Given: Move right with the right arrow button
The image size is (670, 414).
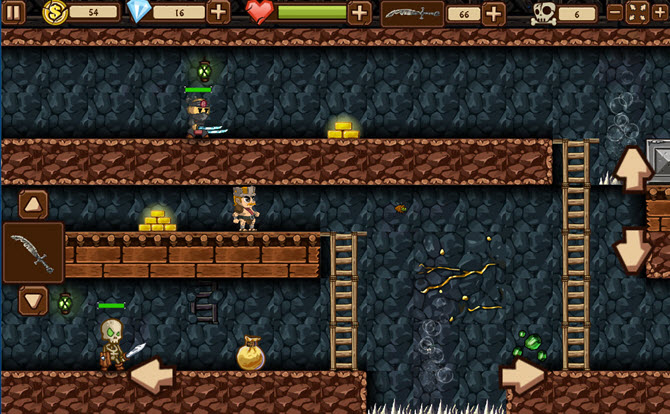Looking at the screenshot, I should (522, 377).
